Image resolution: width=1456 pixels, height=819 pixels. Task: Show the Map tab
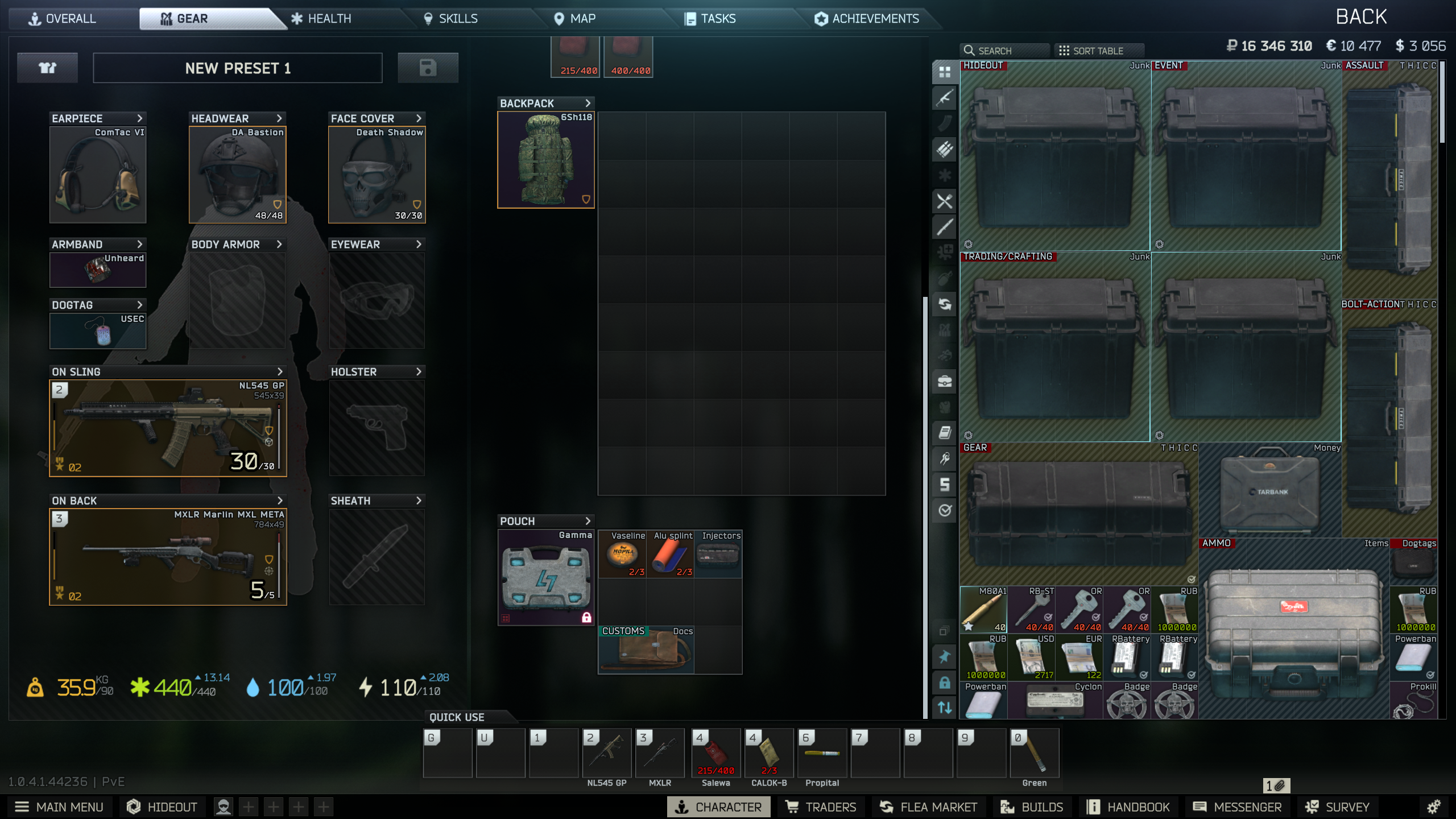click(575, 19)
